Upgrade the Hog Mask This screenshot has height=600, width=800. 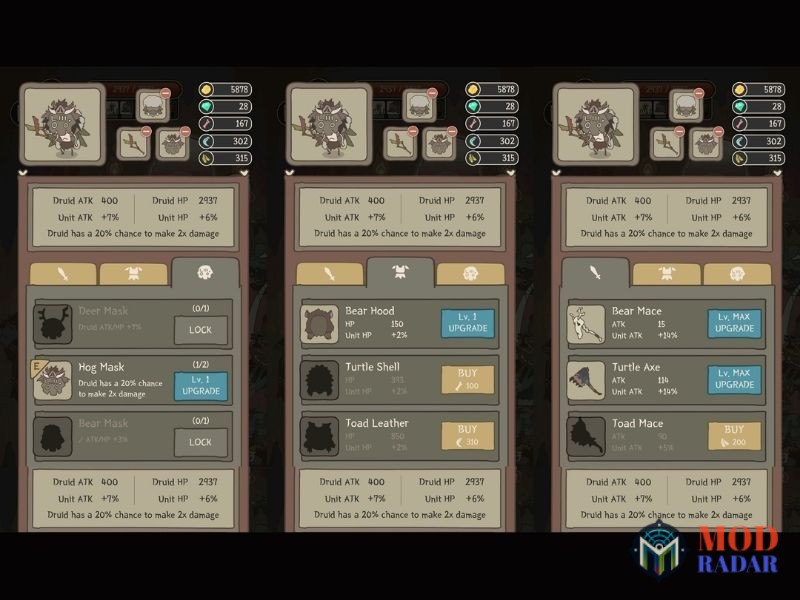pos(201,386)
